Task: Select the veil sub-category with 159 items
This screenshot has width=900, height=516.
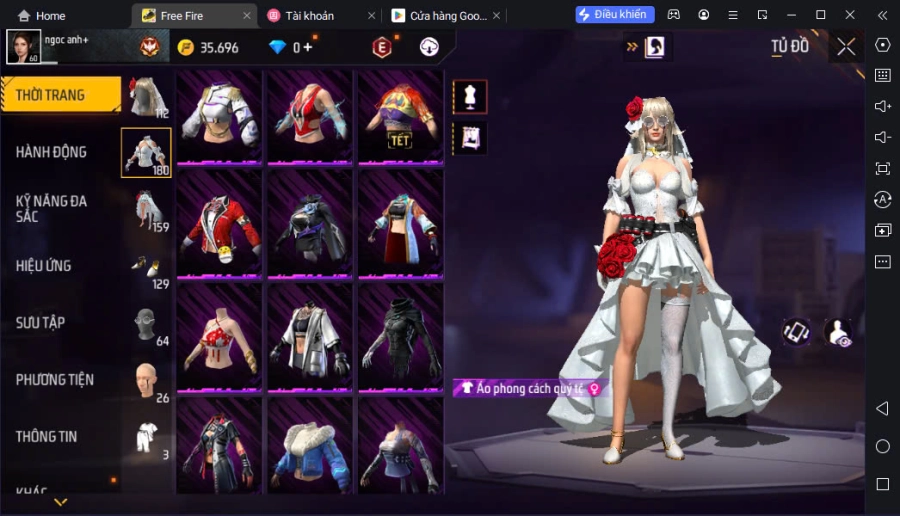Action: coord(148,210)
